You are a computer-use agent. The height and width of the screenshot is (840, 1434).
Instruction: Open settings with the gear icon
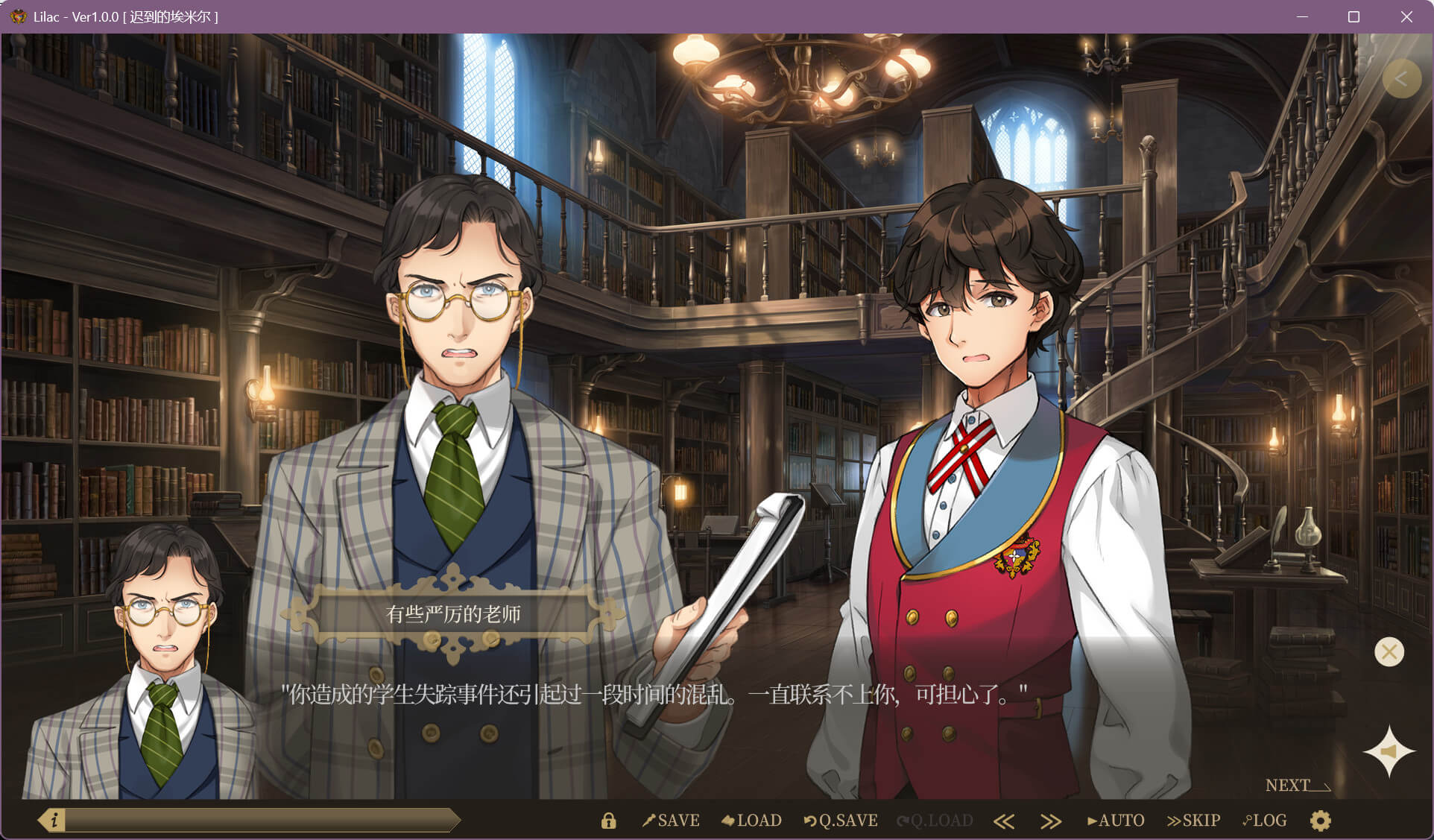pos(1320,821)
